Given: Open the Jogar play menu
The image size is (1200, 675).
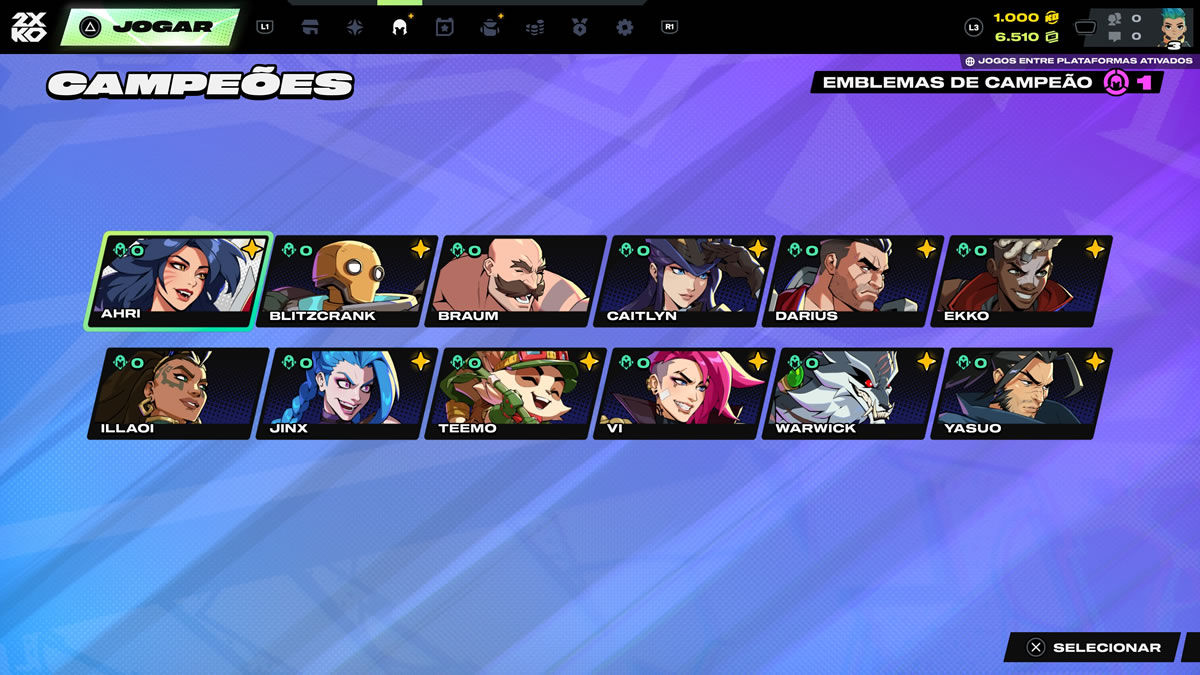Looking at the screenshot, I should [150, 27].
